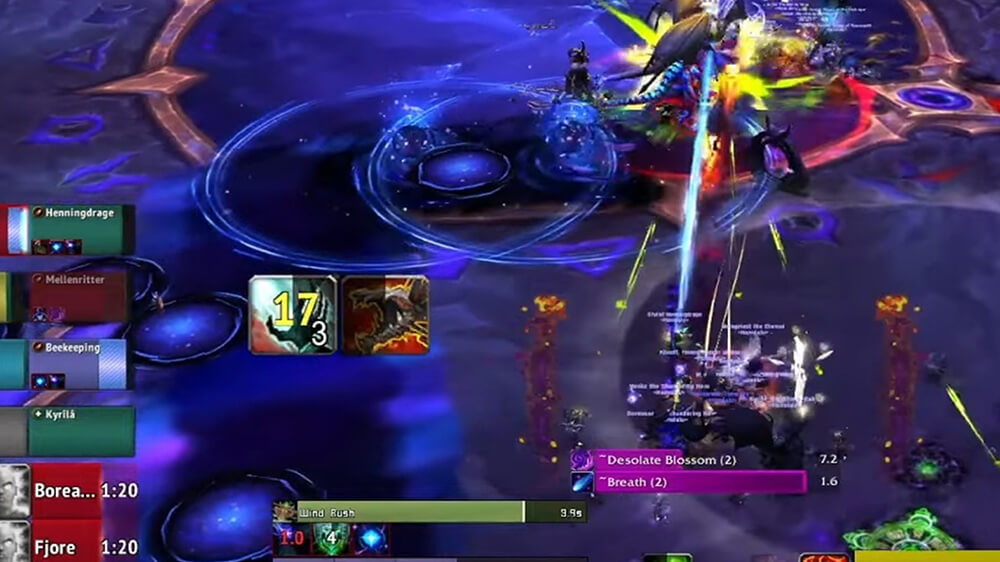The image size is (1000, 562).
Task: Select the green shield icon showing 4
Action: coord(331,540)
